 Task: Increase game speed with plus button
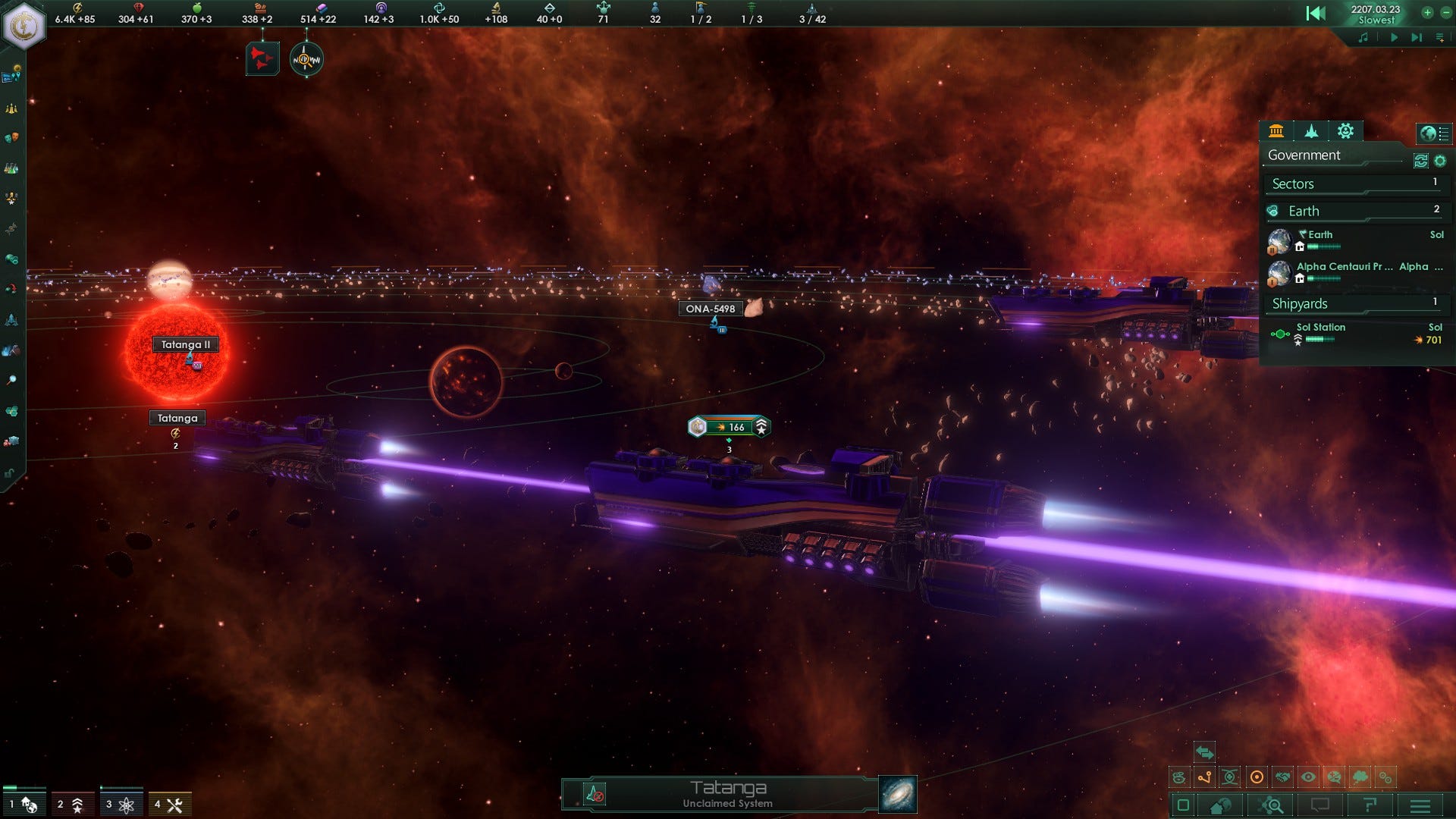[1427, 12]
